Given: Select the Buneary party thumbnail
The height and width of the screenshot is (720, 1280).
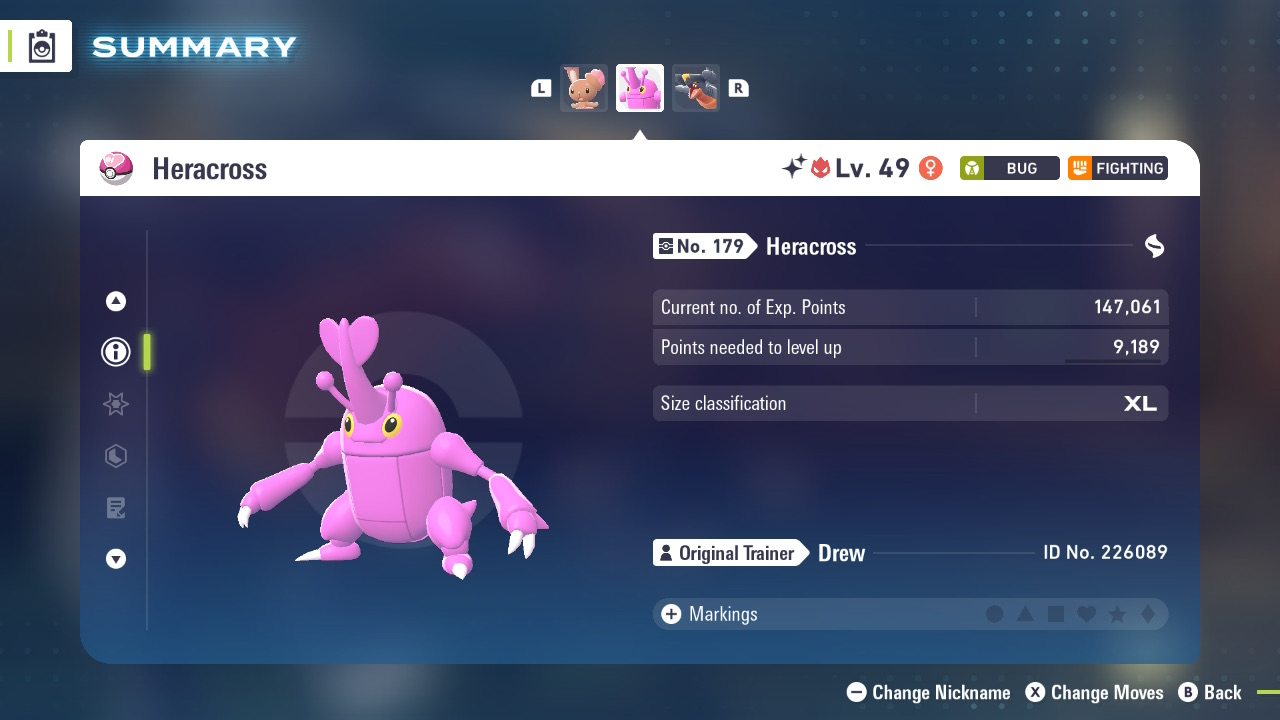Looking at the screenshot, I should (x=584, y=88).
